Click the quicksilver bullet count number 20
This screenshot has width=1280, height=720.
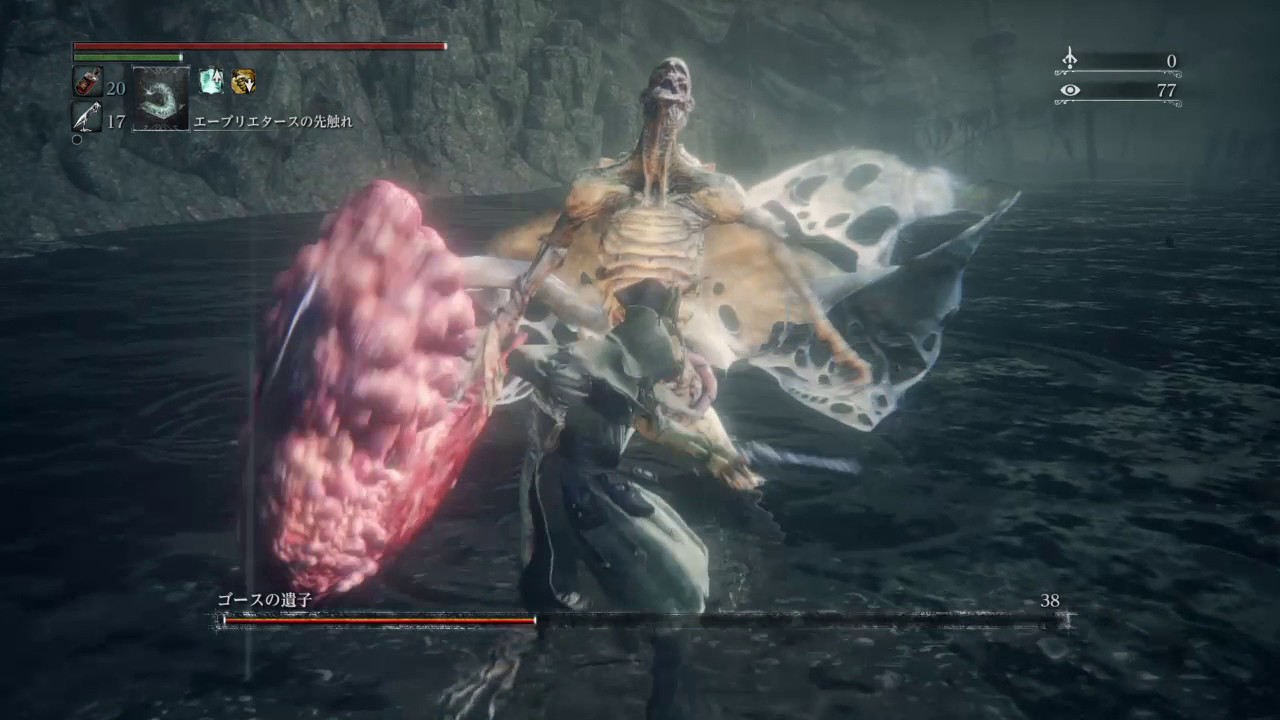point(115,88)
